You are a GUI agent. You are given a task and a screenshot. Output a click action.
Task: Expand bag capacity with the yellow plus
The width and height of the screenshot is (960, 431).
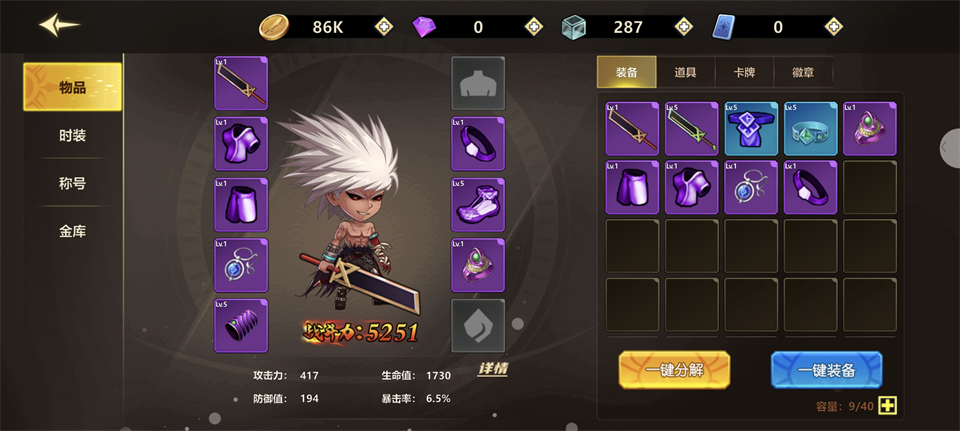pyautogui.click(x=887, y=406)
